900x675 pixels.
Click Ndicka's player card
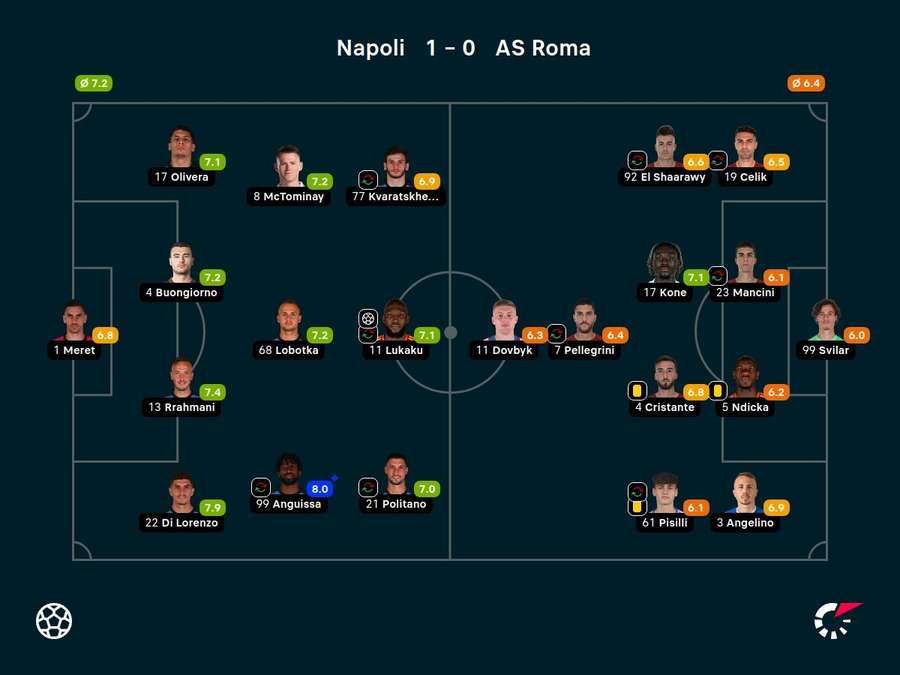[x=745, y=379]
